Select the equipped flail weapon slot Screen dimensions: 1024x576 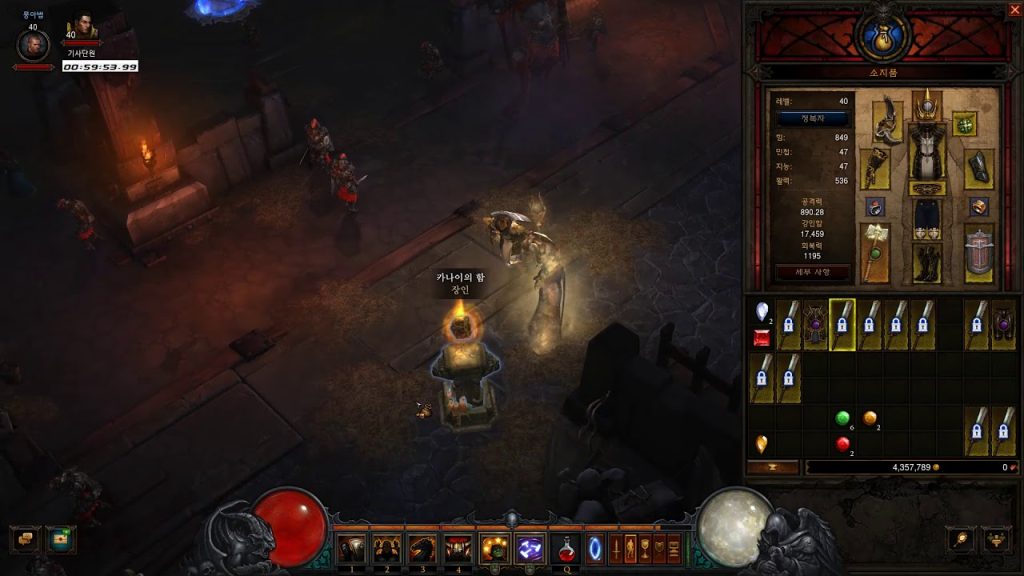pos(876,252)
